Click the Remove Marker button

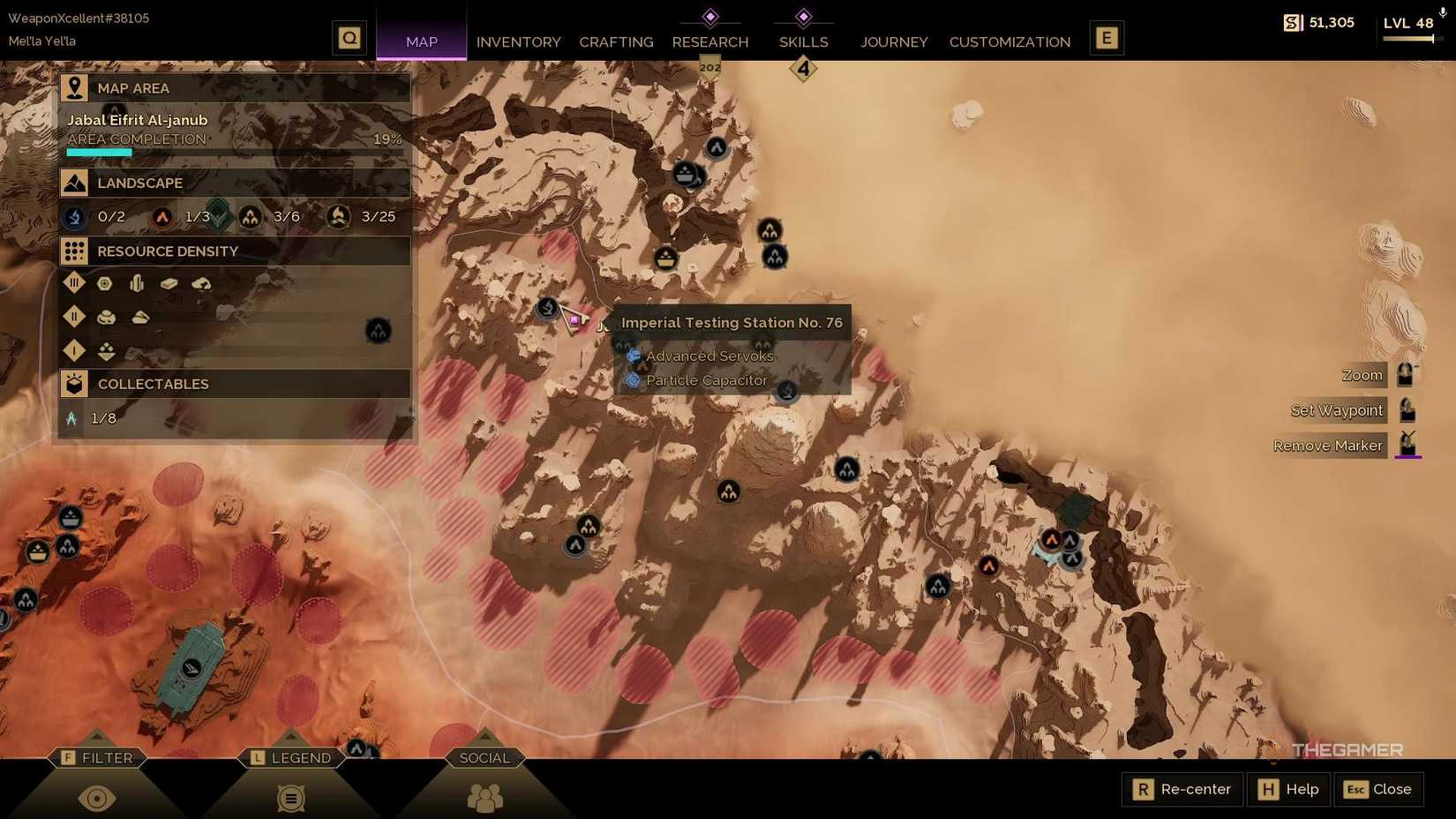(x=1328, y=445)
